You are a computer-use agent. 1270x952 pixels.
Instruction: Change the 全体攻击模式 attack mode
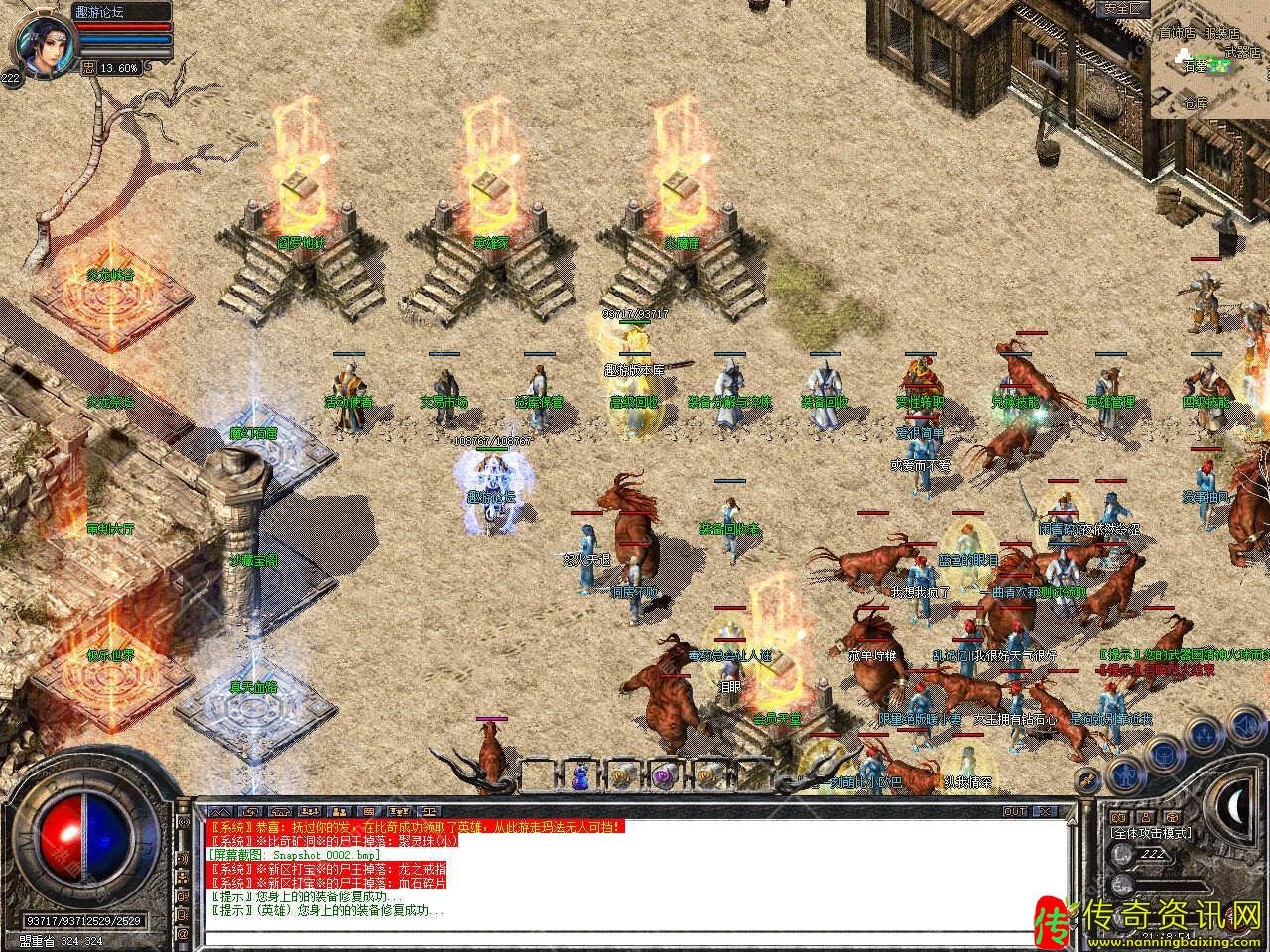[1151, 833]
